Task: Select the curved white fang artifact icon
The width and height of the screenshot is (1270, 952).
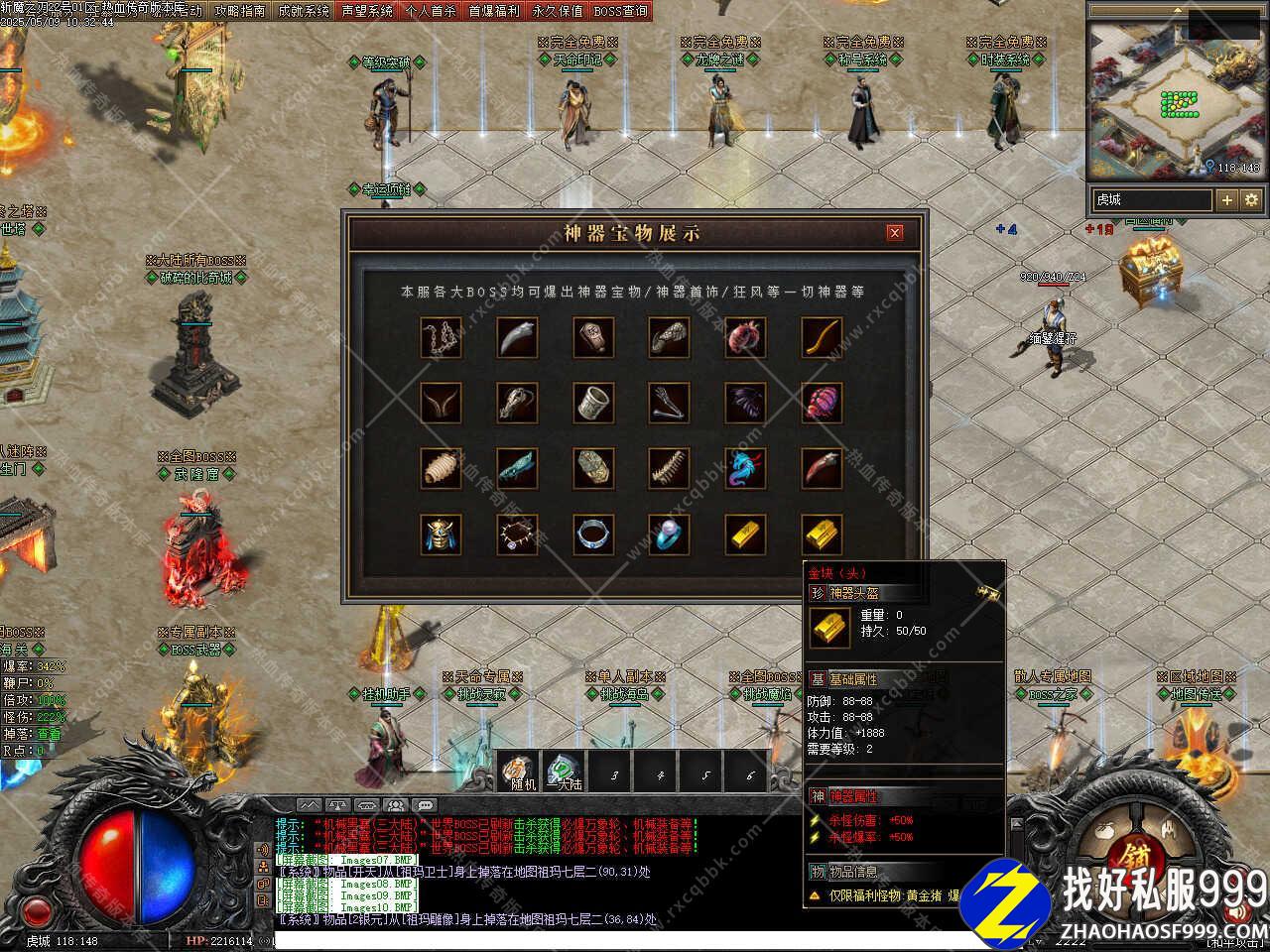Action: [x=517, y=337]
